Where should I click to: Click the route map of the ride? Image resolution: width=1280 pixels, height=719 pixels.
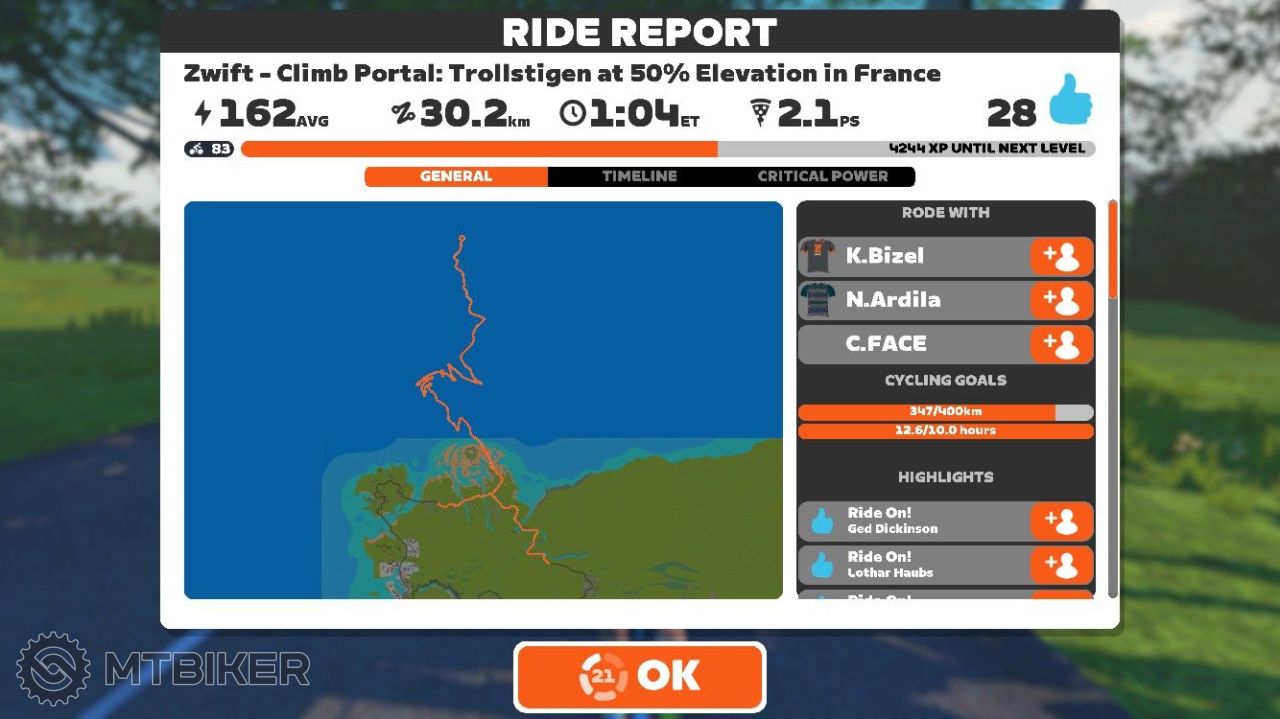coord(483,400)
